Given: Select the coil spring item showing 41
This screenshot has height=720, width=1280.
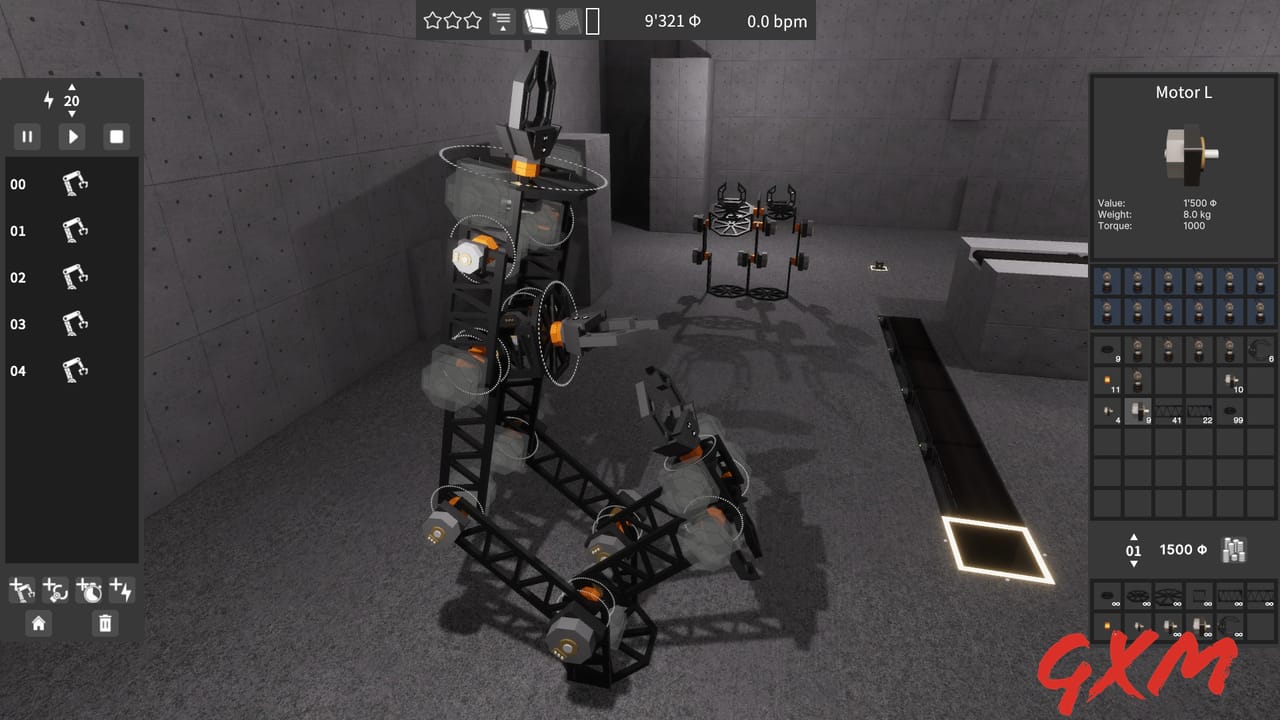Looking at the screenshot, I should [1170, 410].
